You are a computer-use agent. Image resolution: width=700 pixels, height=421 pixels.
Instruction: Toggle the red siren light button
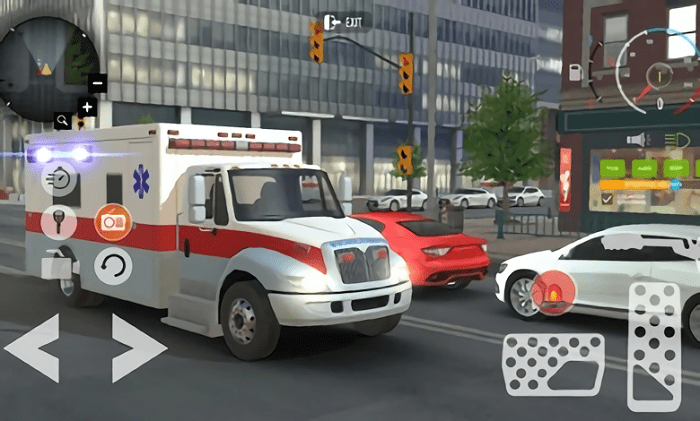[x=553, y=292]
